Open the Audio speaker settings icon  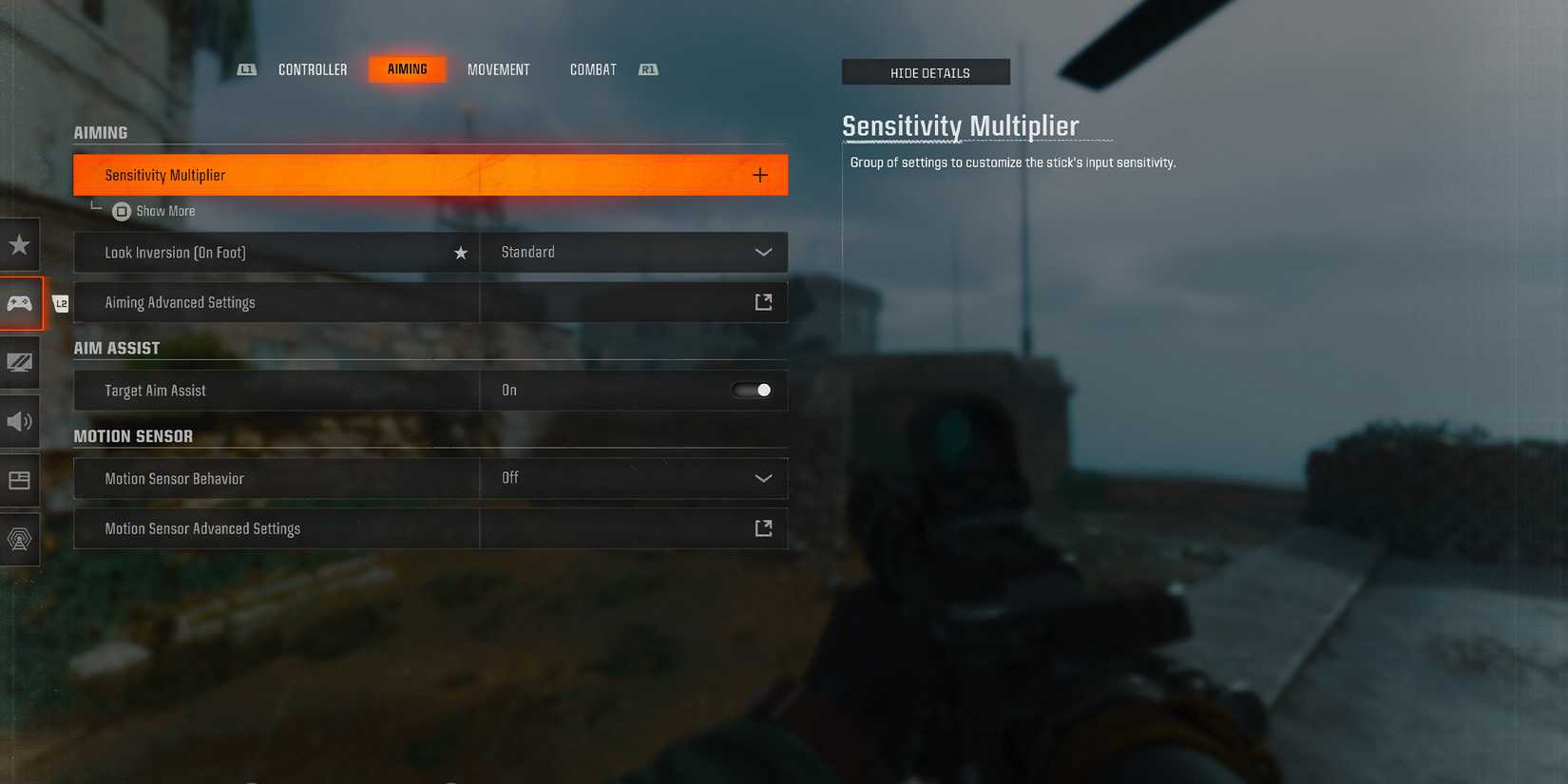click(x=19, y=421)
